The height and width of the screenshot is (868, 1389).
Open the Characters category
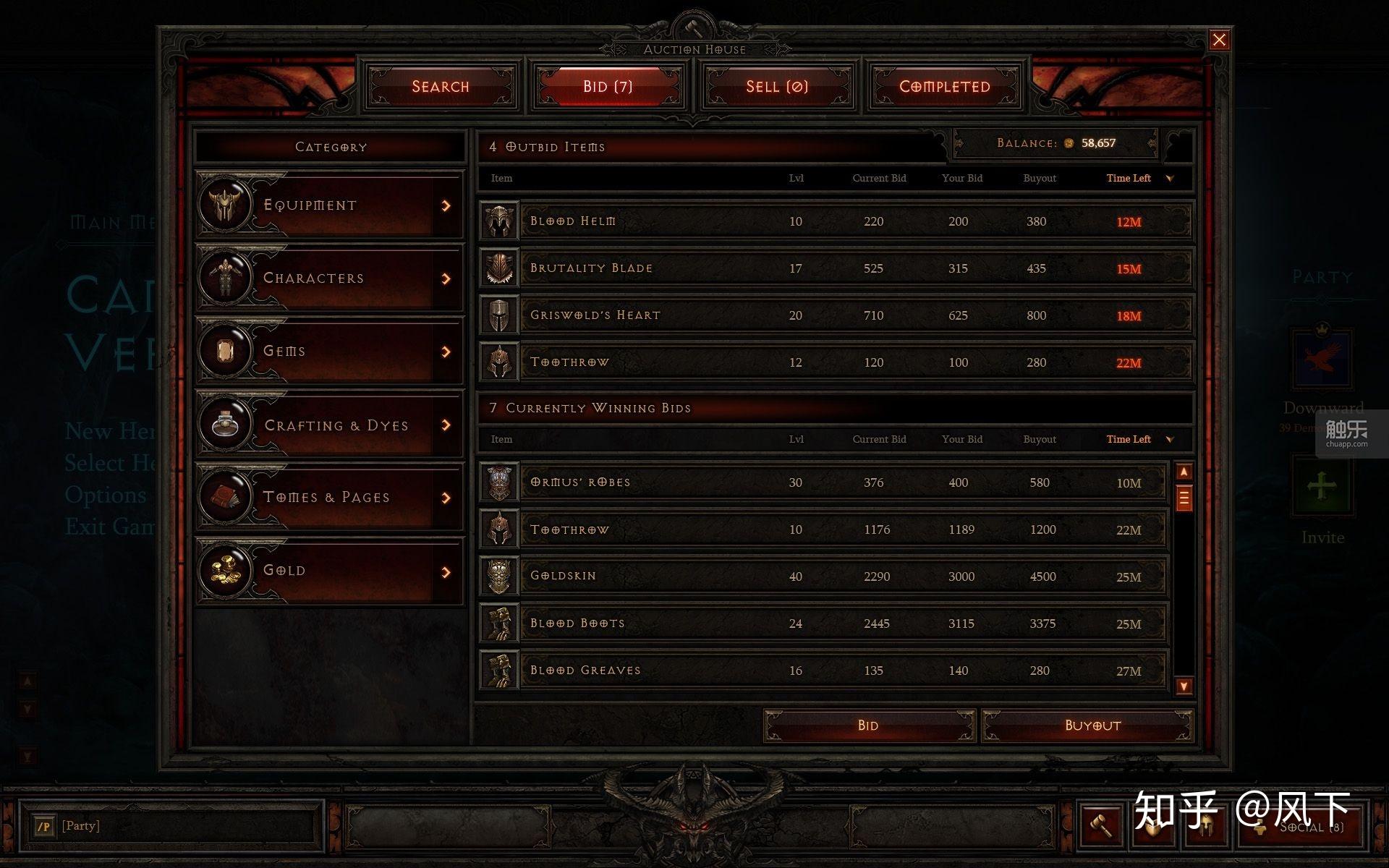tap(329, 278)
